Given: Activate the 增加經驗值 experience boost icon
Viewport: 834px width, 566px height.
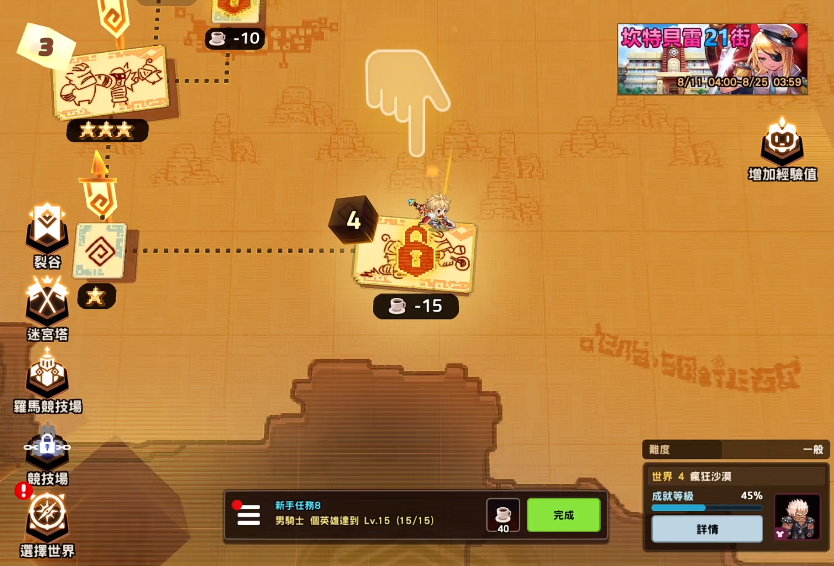Looking at the screenshot, I should [782, 143].
